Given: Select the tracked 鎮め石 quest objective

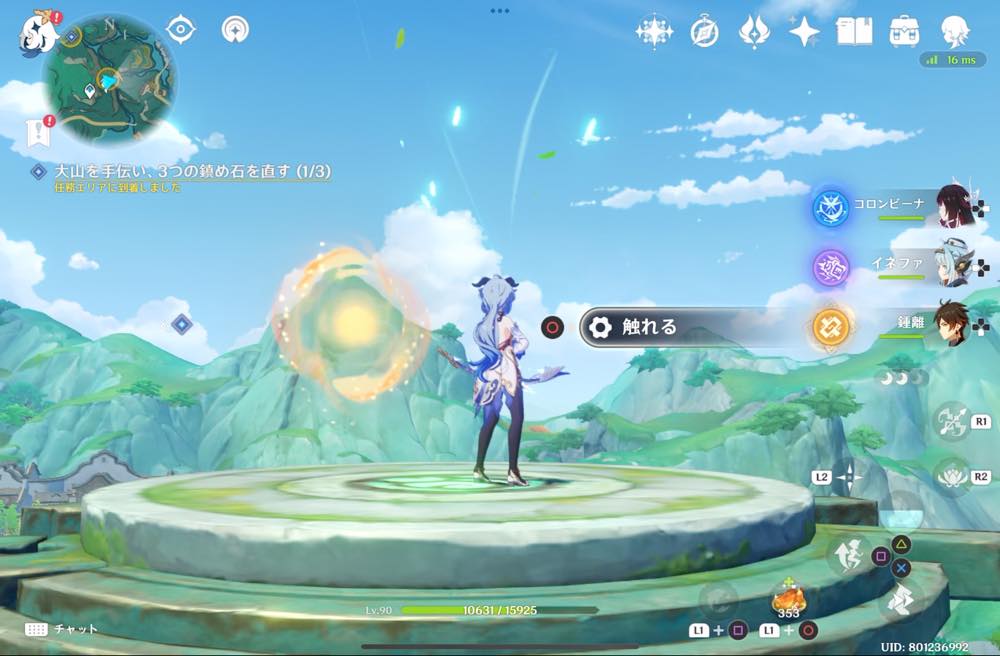Looking at the screenshot, I should pyautogui.click(x=180, y=172).
